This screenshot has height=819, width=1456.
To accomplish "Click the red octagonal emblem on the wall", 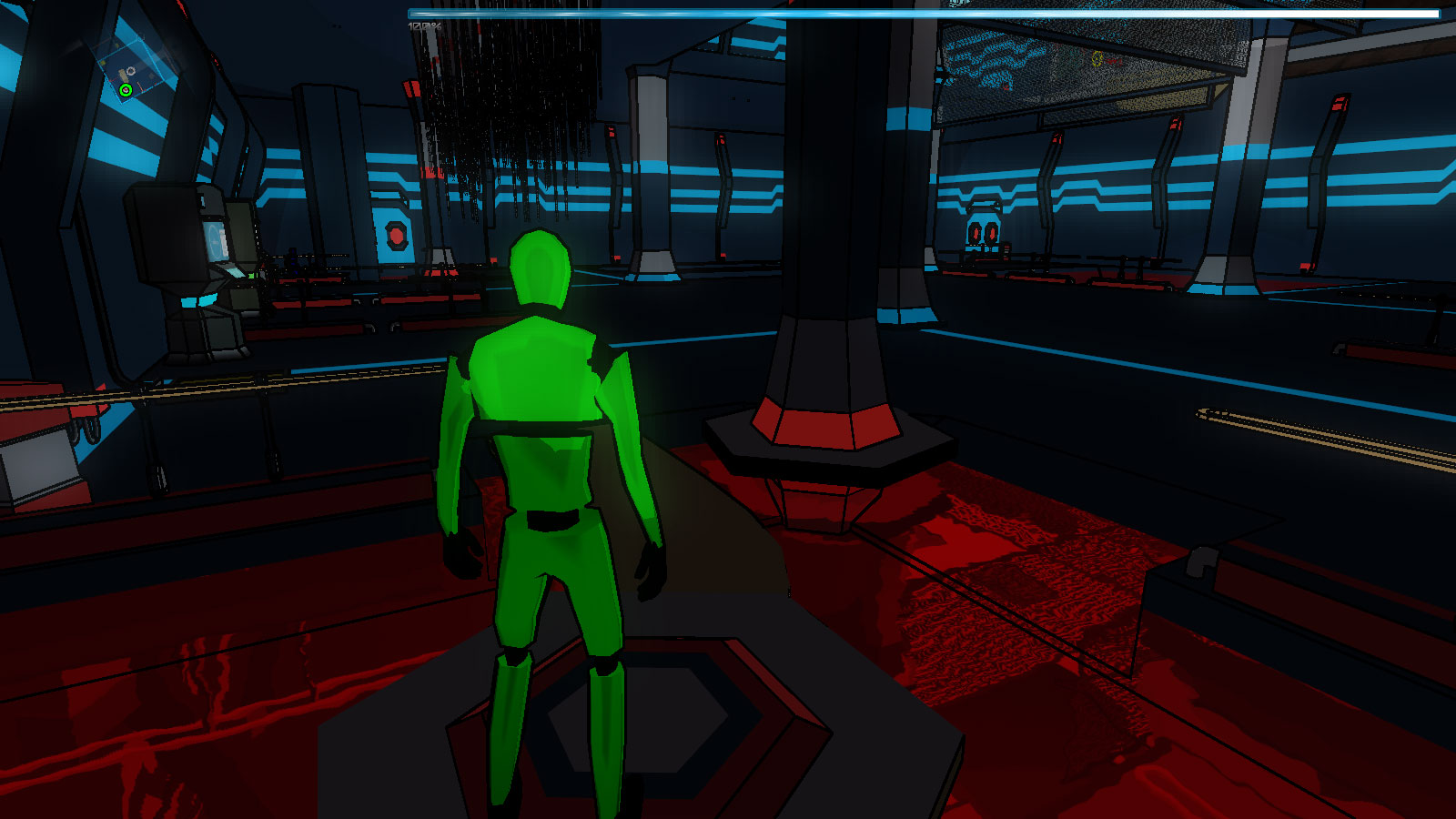I will (x=396, y=235).
